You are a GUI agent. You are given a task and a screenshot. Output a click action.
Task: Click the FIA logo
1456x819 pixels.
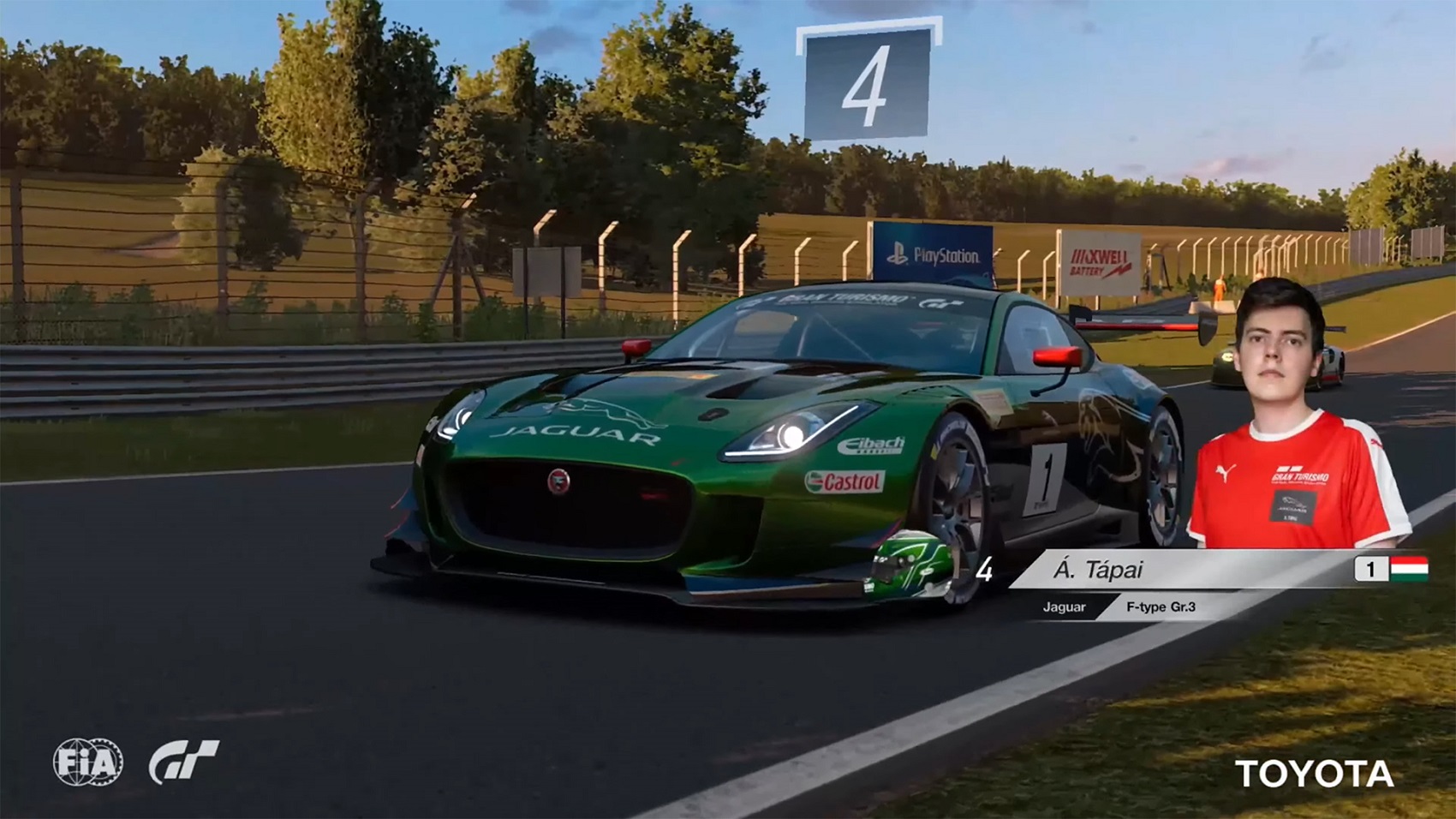tap(88, 762)
